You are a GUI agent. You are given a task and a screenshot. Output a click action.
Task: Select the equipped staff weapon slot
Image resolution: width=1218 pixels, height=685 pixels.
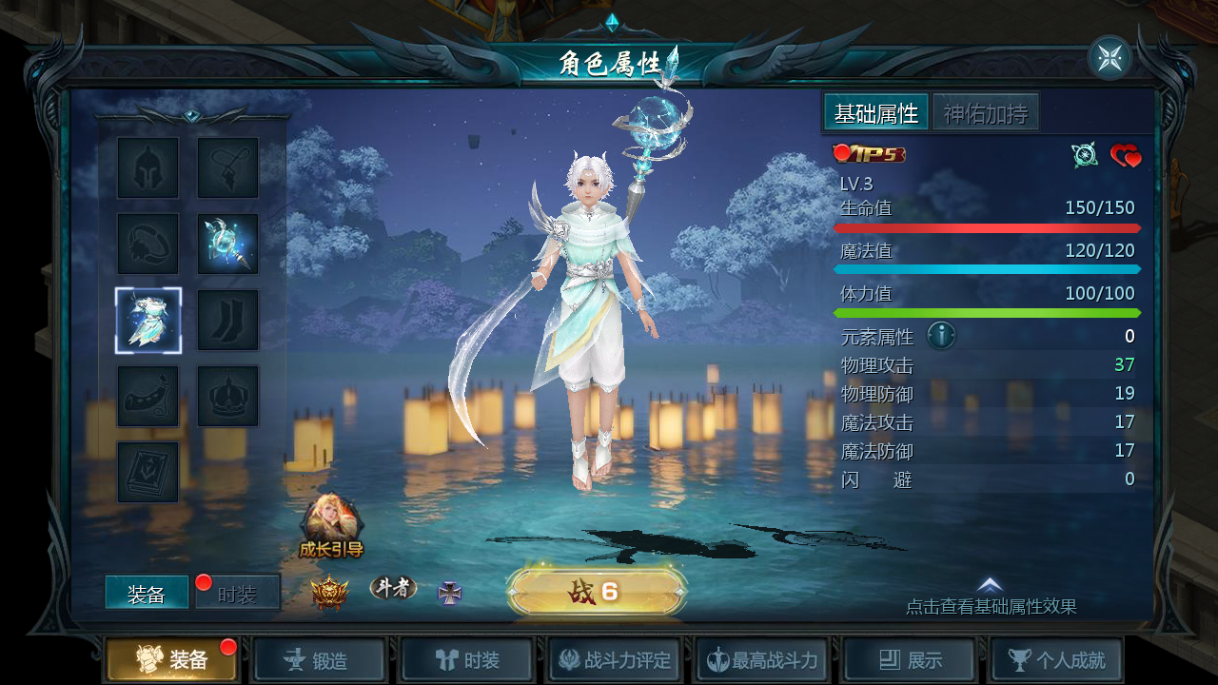(228, 244)
